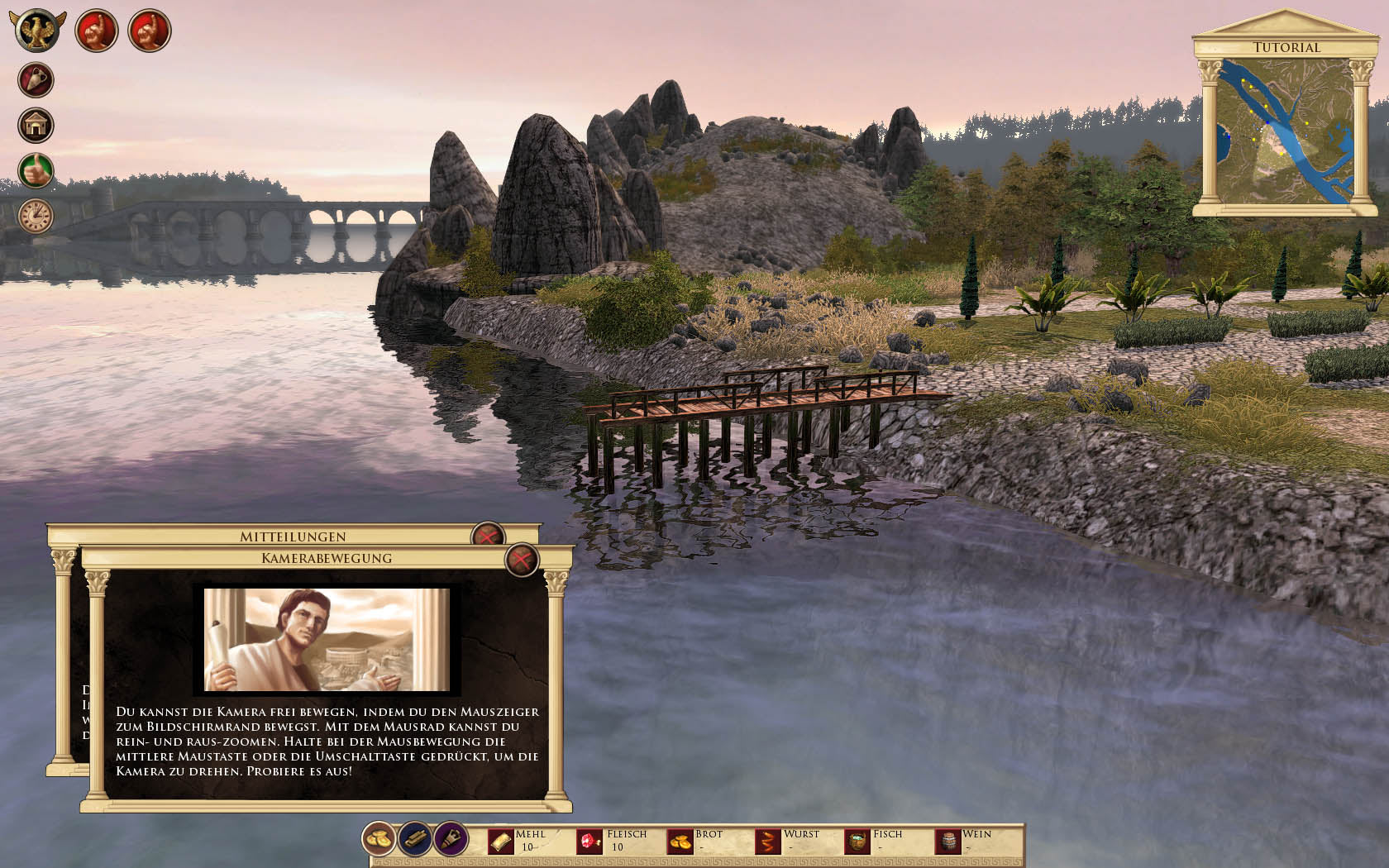Select the bread food resources tab
This screenshot has height=868, width=1389.
(379, 840)
